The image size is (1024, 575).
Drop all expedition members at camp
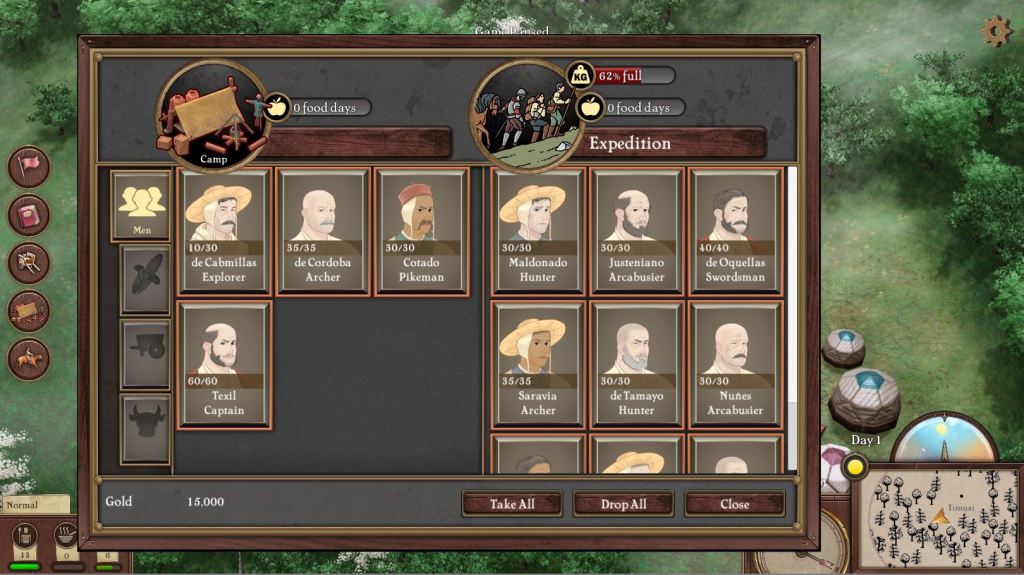click(x=623, y=504)
